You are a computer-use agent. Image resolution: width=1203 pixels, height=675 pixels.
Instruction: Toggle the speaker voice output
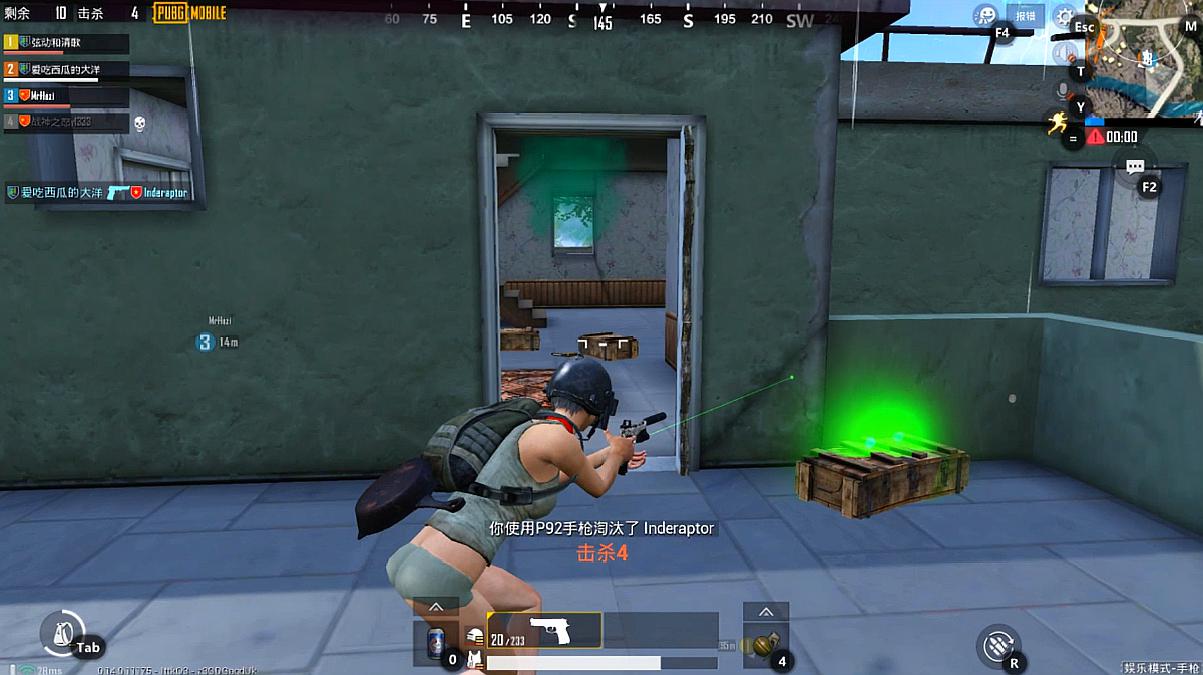pyautogui.click(x=1064, y=53)
